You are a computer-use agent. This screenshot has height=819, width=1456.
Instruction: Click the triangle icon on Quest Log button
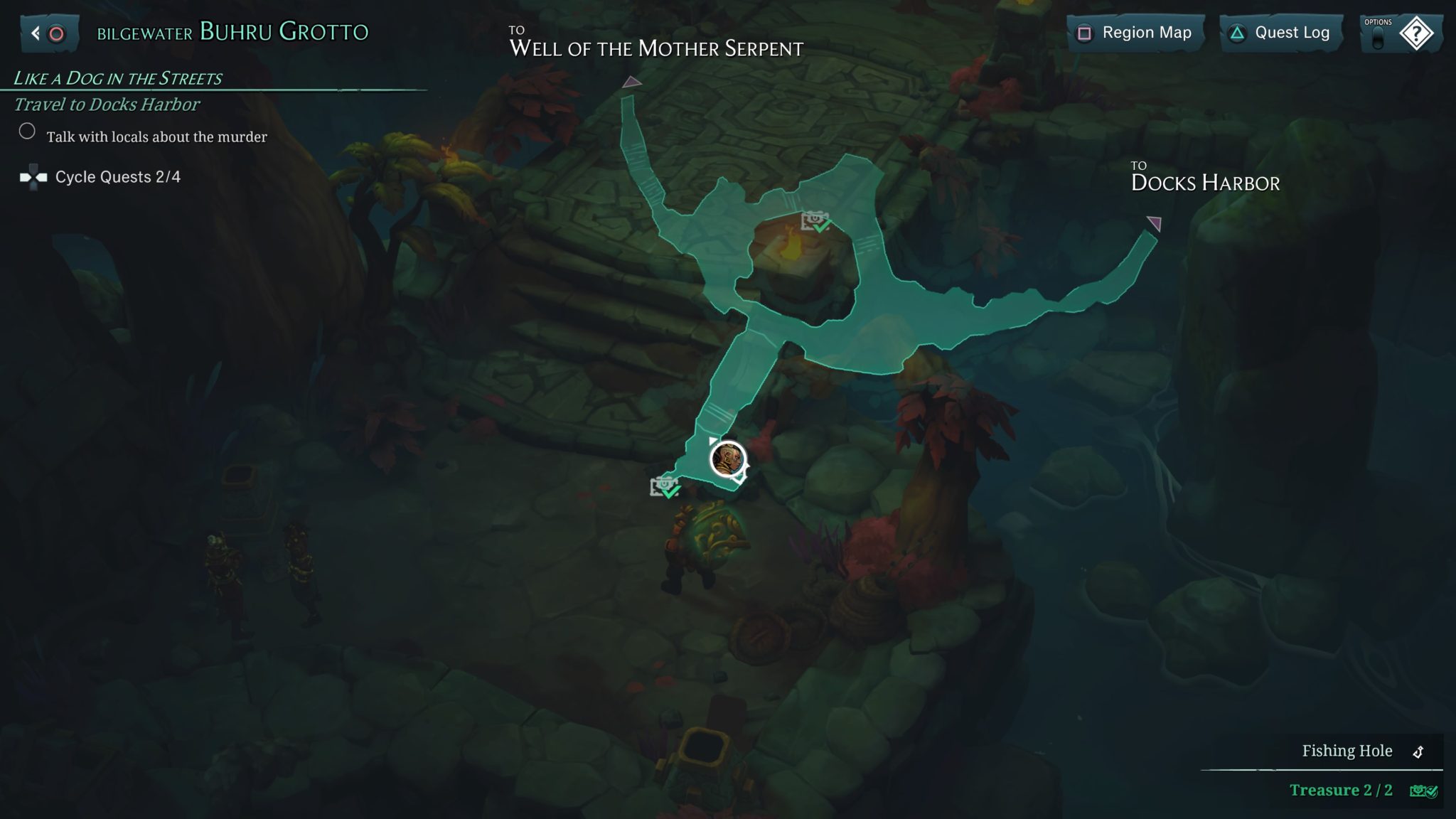tap(1237, 33)
